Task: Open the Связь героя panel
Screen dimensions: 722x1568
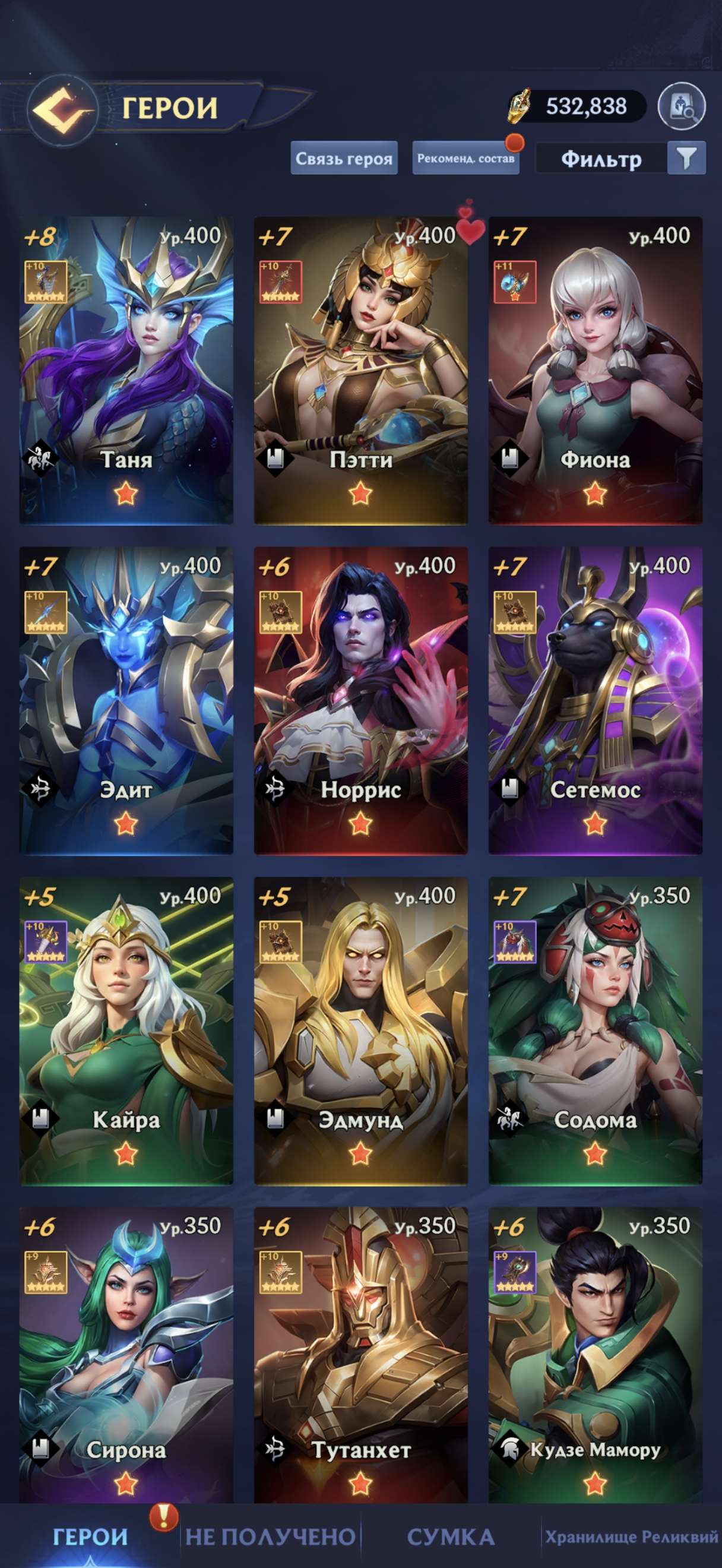Action: 344,158
